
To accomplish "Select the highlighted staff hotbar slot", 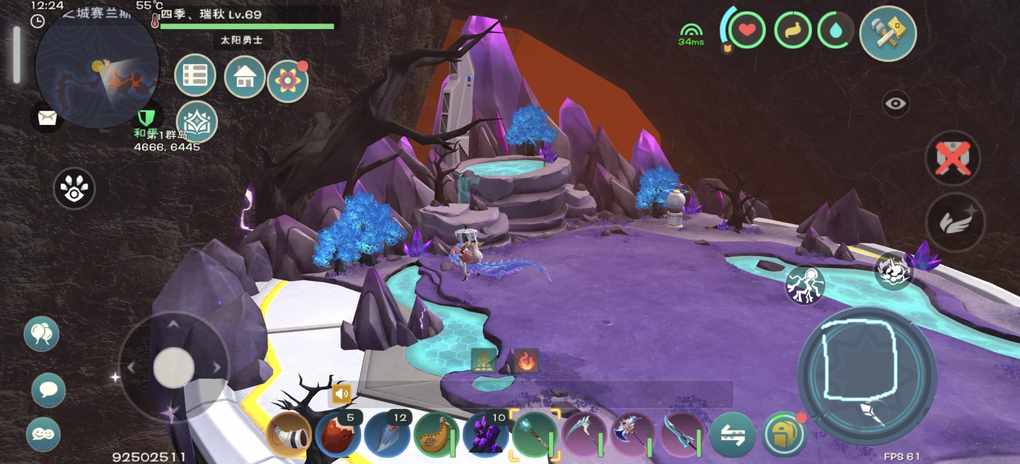I will coord(535,435).
